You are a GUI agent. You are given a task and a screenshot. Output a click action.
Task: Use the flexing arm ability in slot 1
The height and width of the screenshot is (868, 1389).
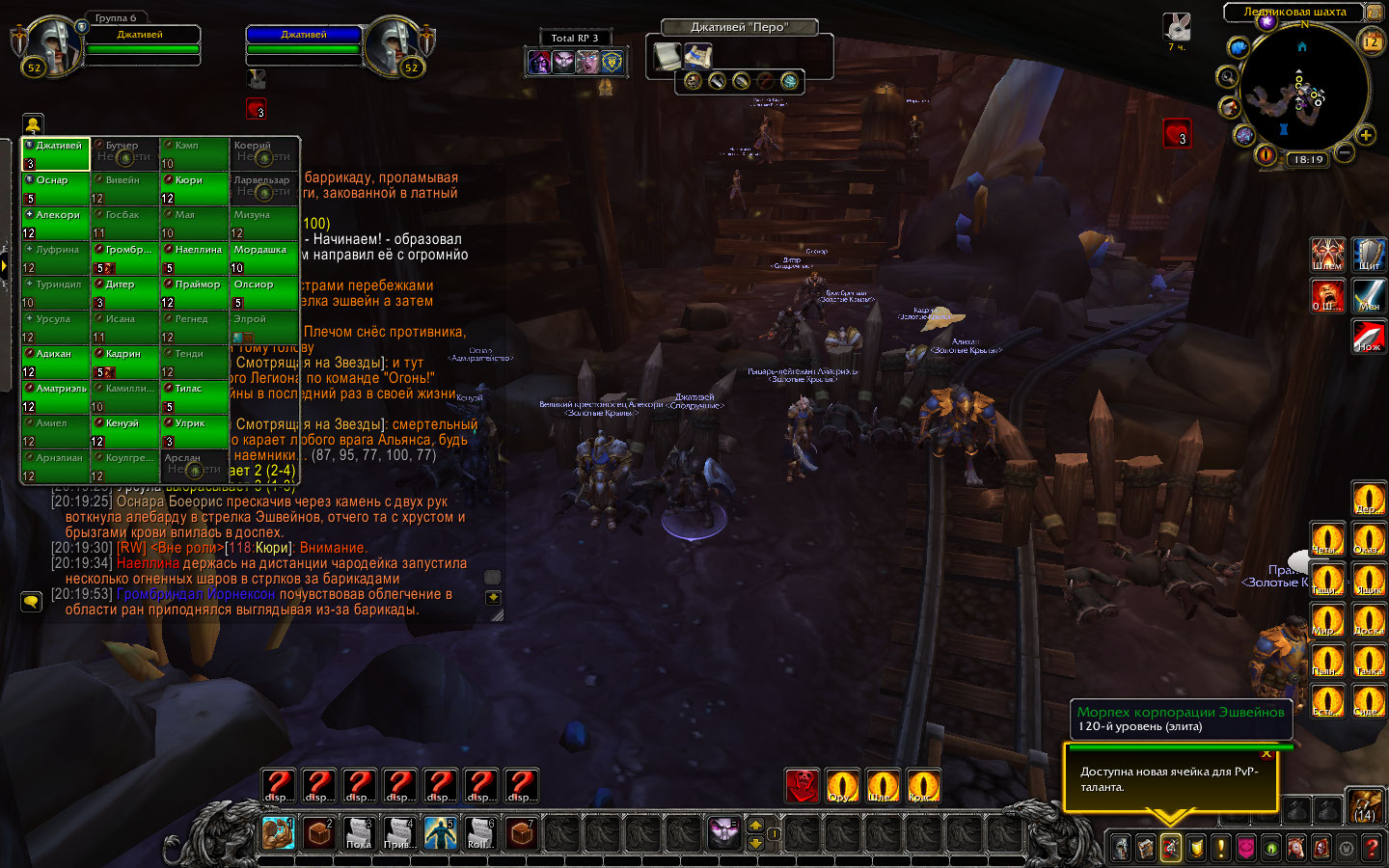[279, 832]
